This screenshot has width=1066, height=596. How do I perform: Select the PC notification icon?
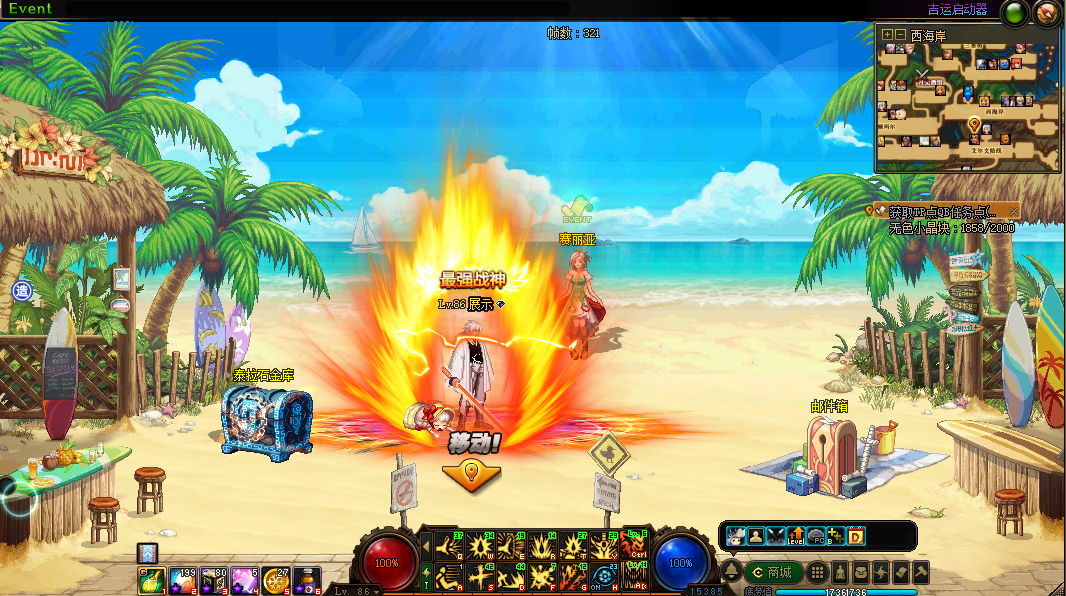pyautogui.click(x=816, y=536)
